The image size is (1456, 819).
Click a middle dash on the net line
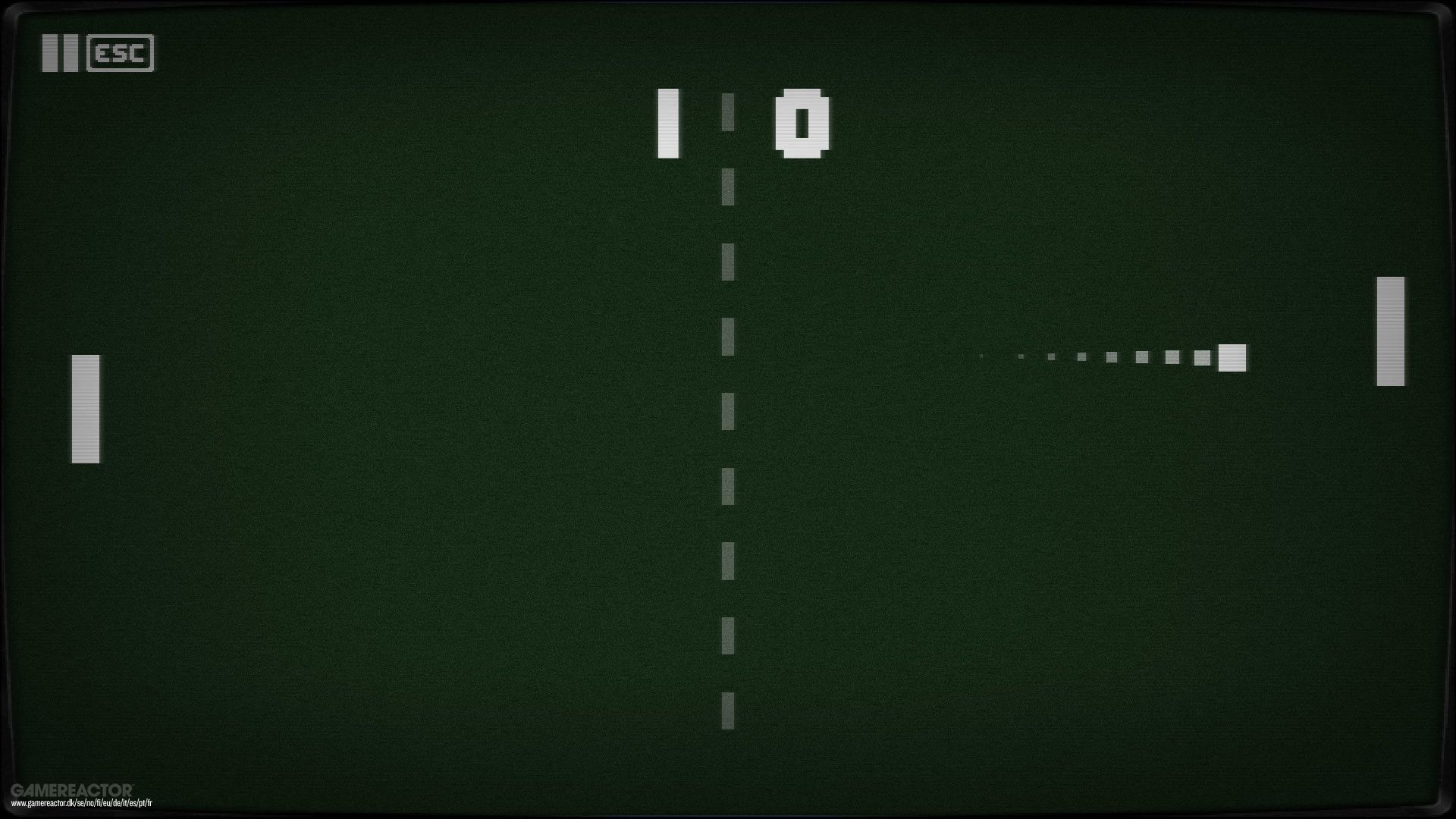(x=730, y=409)
